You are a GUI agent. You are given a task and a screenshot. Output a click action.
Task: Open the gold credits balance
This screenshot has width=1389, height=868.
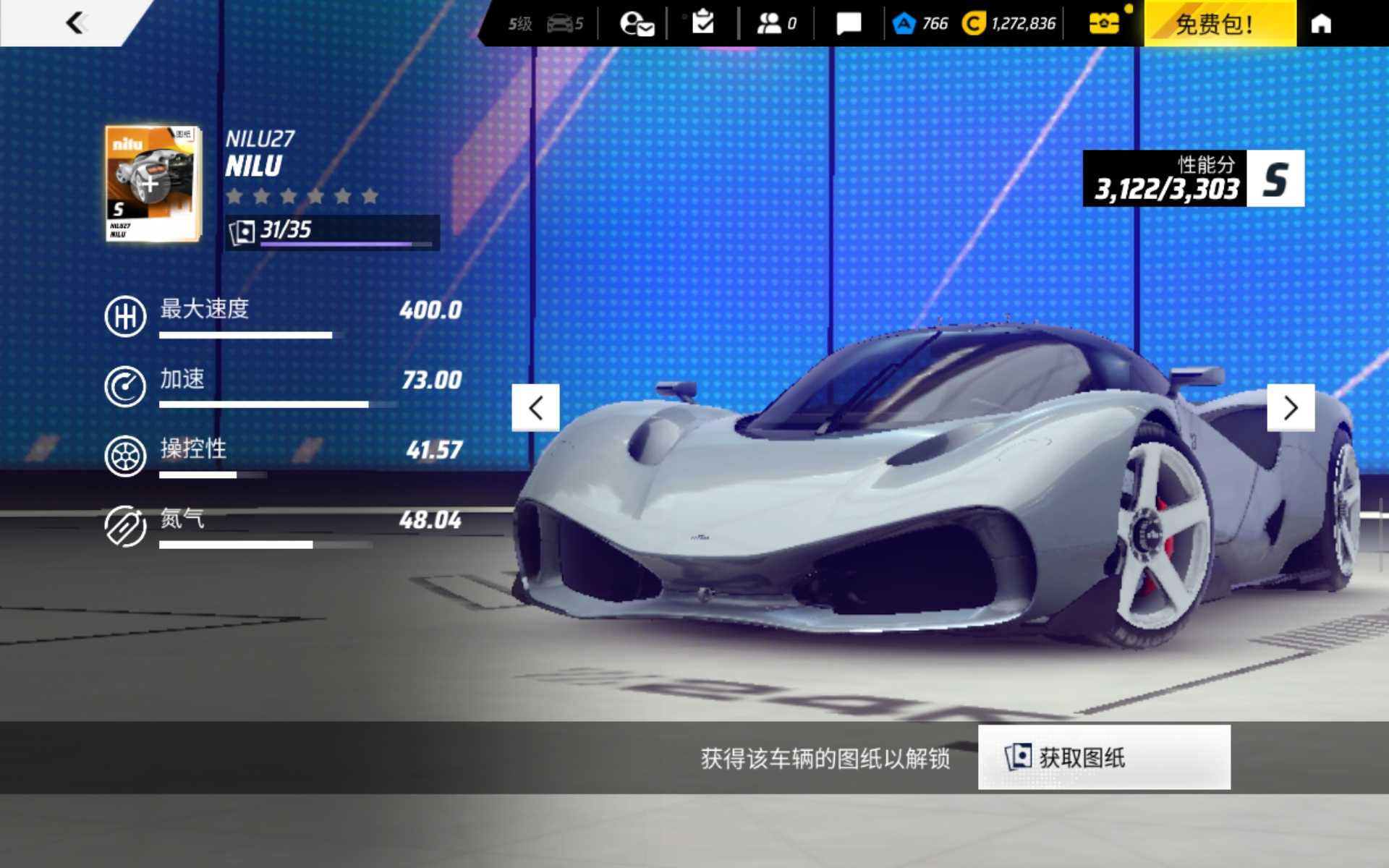pos(1009,24)
